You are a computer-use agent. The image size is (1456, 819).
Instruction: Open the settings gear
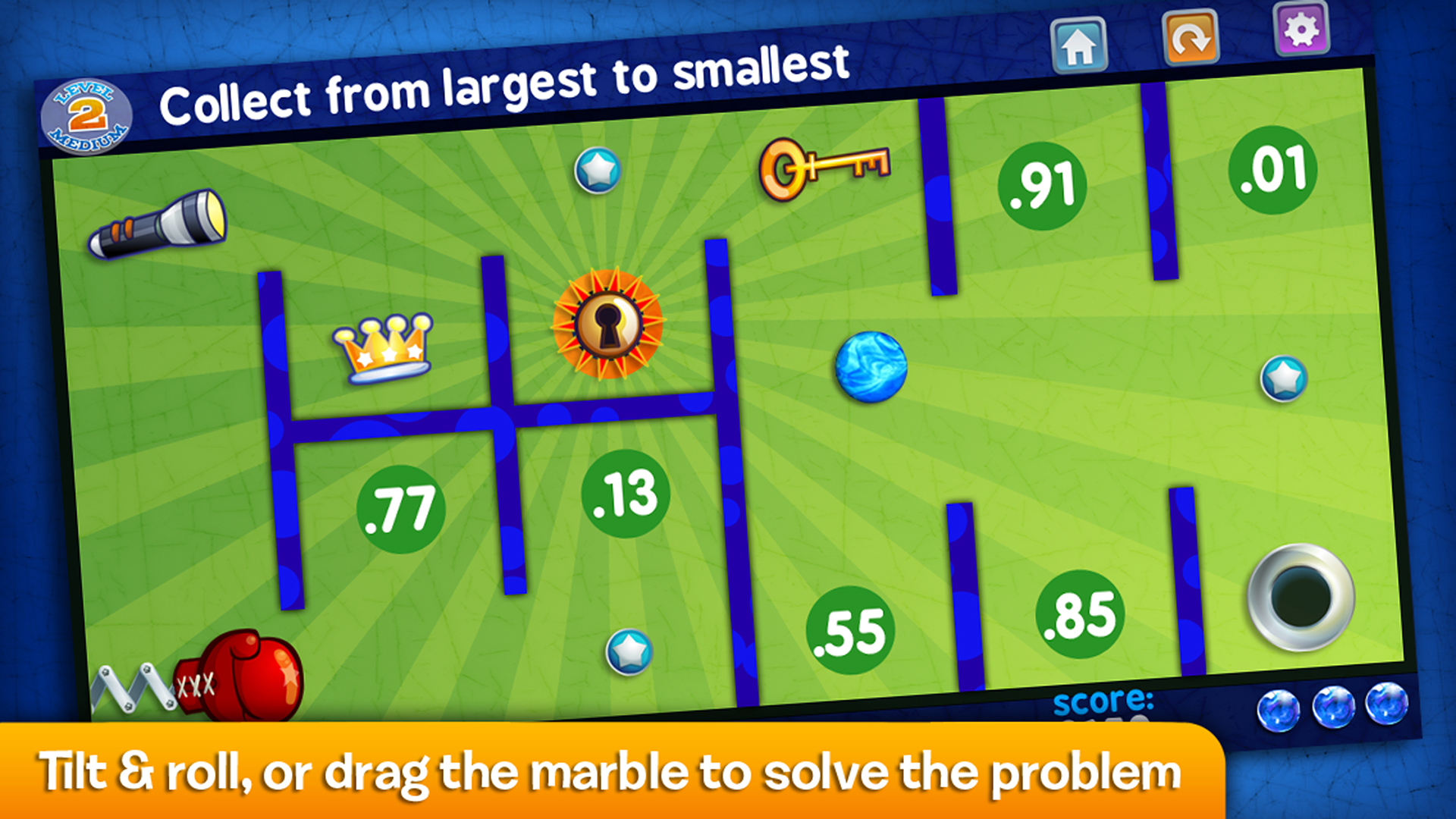point(1302,30)
